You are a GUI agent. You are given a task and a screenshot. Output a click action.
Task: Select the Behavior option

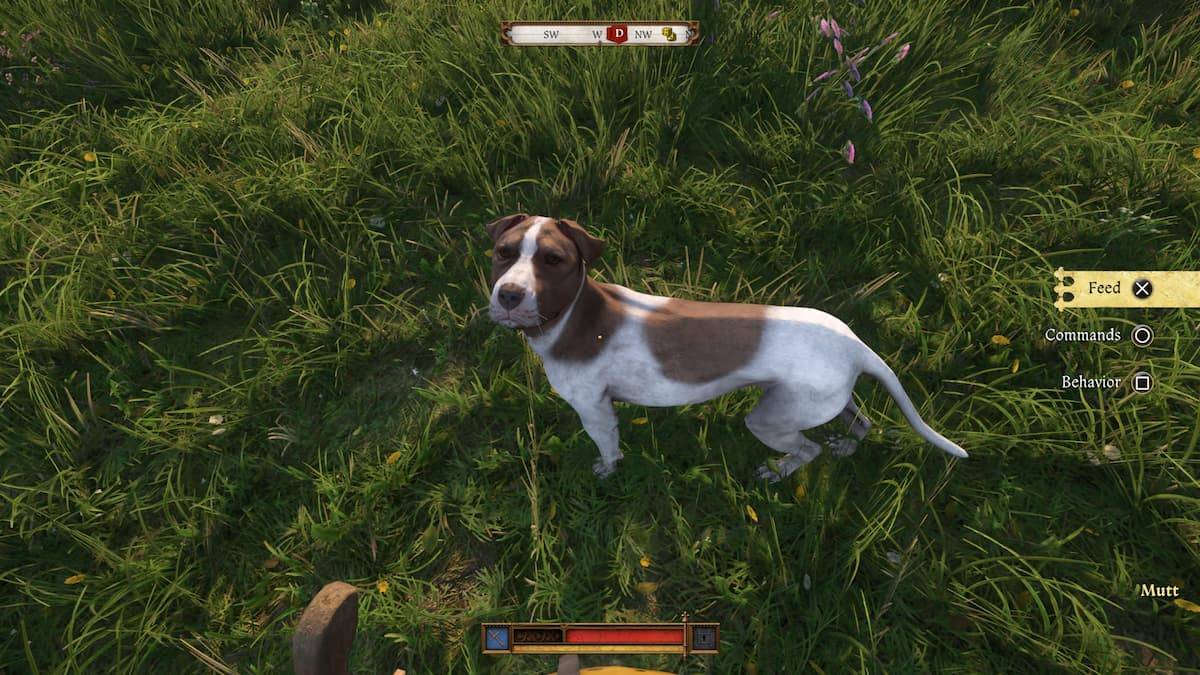[x=1105, y=382]
